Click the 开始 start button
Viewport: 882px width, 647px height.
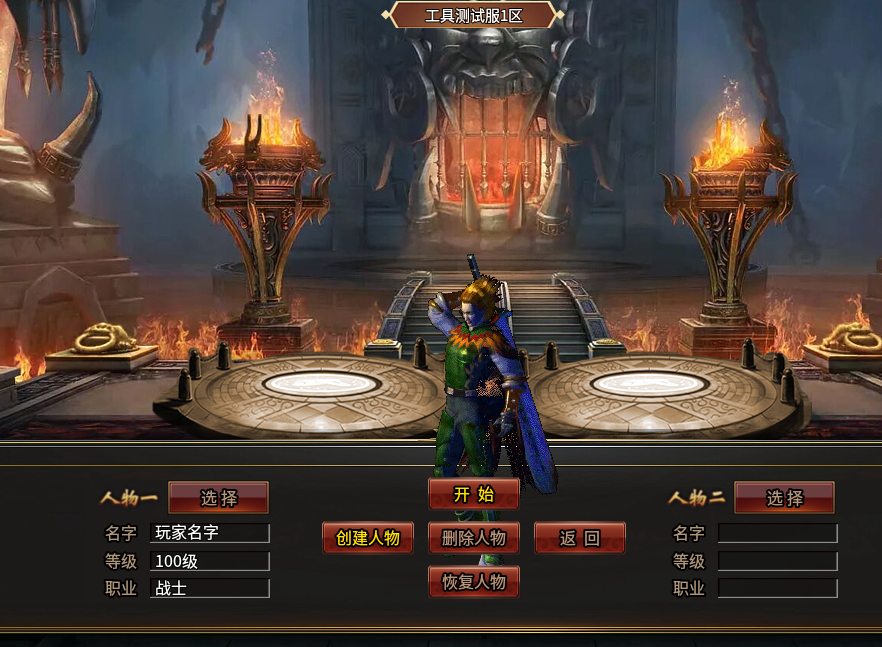point(474,494)
